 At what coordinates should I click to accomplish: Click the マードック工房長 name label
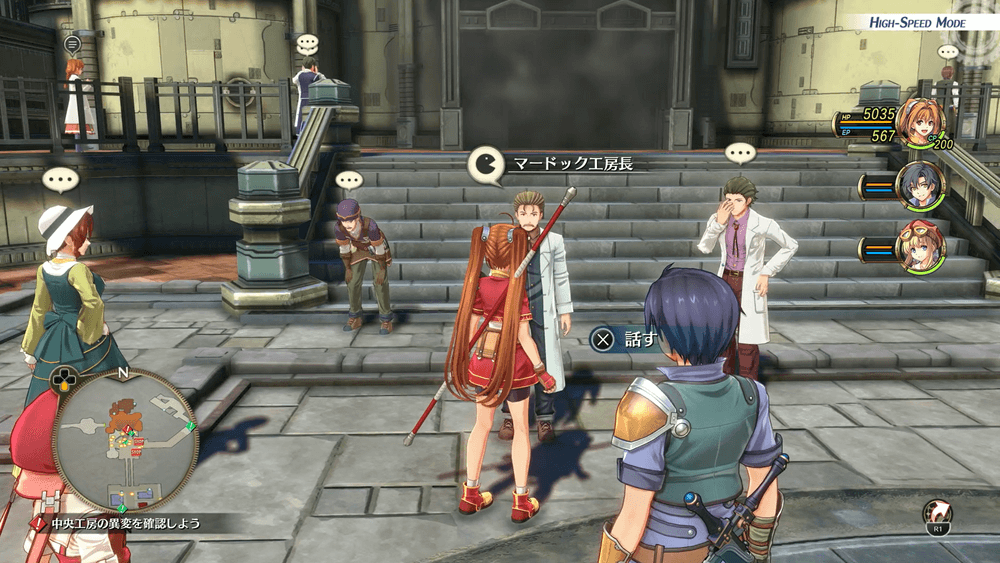(573, 163)
